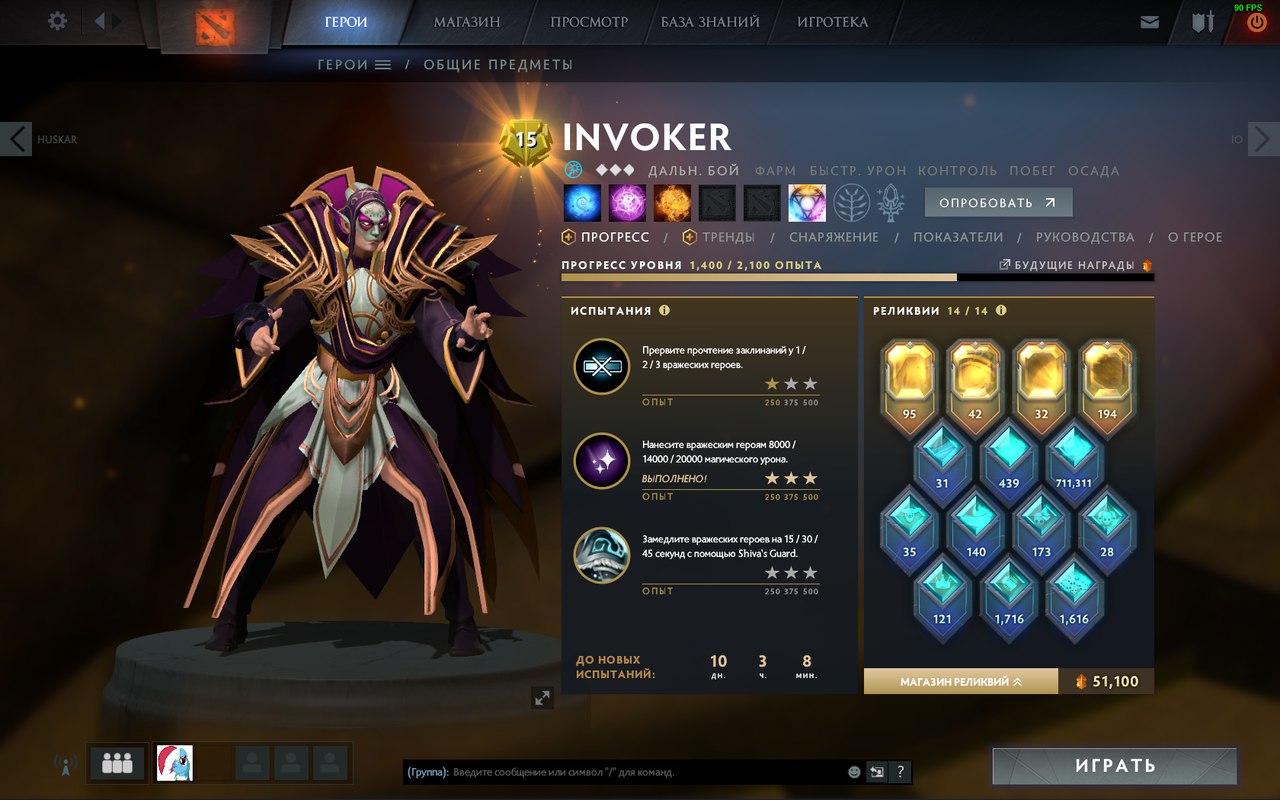Click the Опробовать demo hero button
Screen dimensions: 1280x800
coord(998,203)
